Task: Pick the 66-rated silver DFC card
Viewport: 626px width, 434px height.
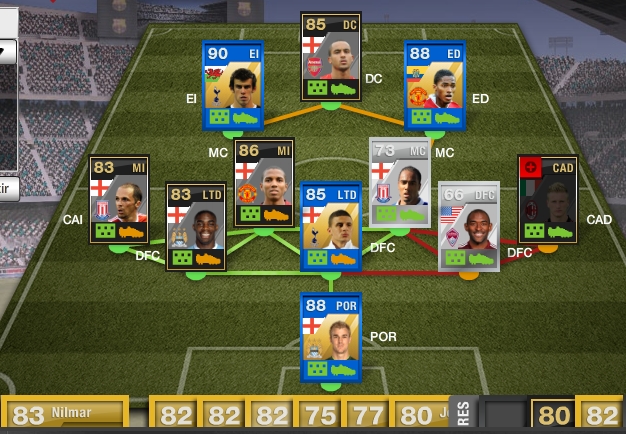Action: (x=468, y=226)
